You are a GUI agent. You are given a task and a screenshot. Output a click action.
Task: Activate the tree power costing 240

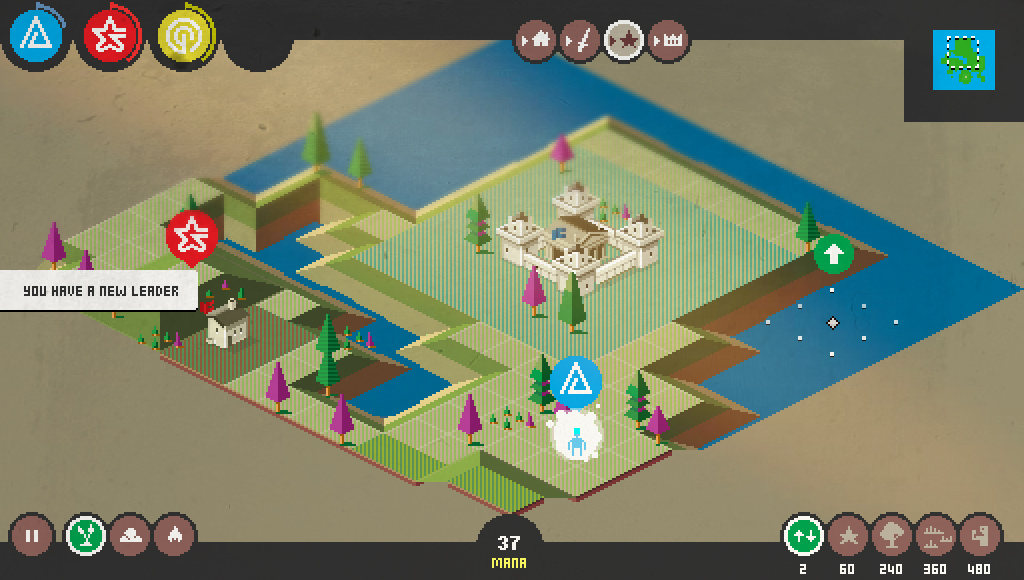(x=891, y=536)
